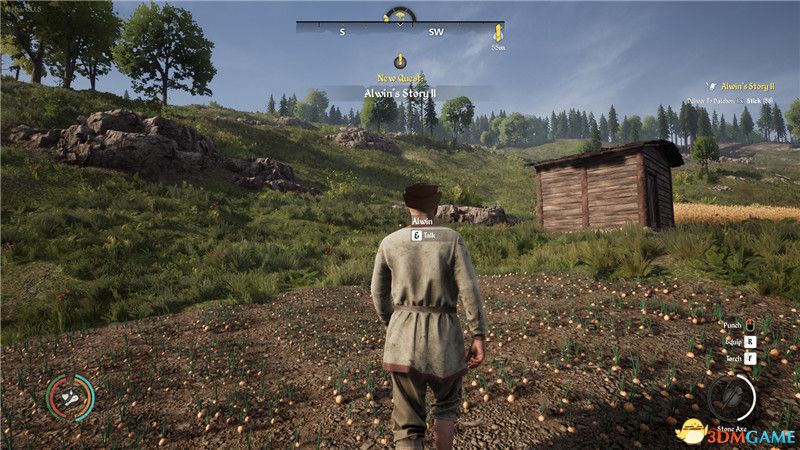This screenshot has width=800, height=450.
Task: Click the circular player status indicator
Action: point(70,397)
